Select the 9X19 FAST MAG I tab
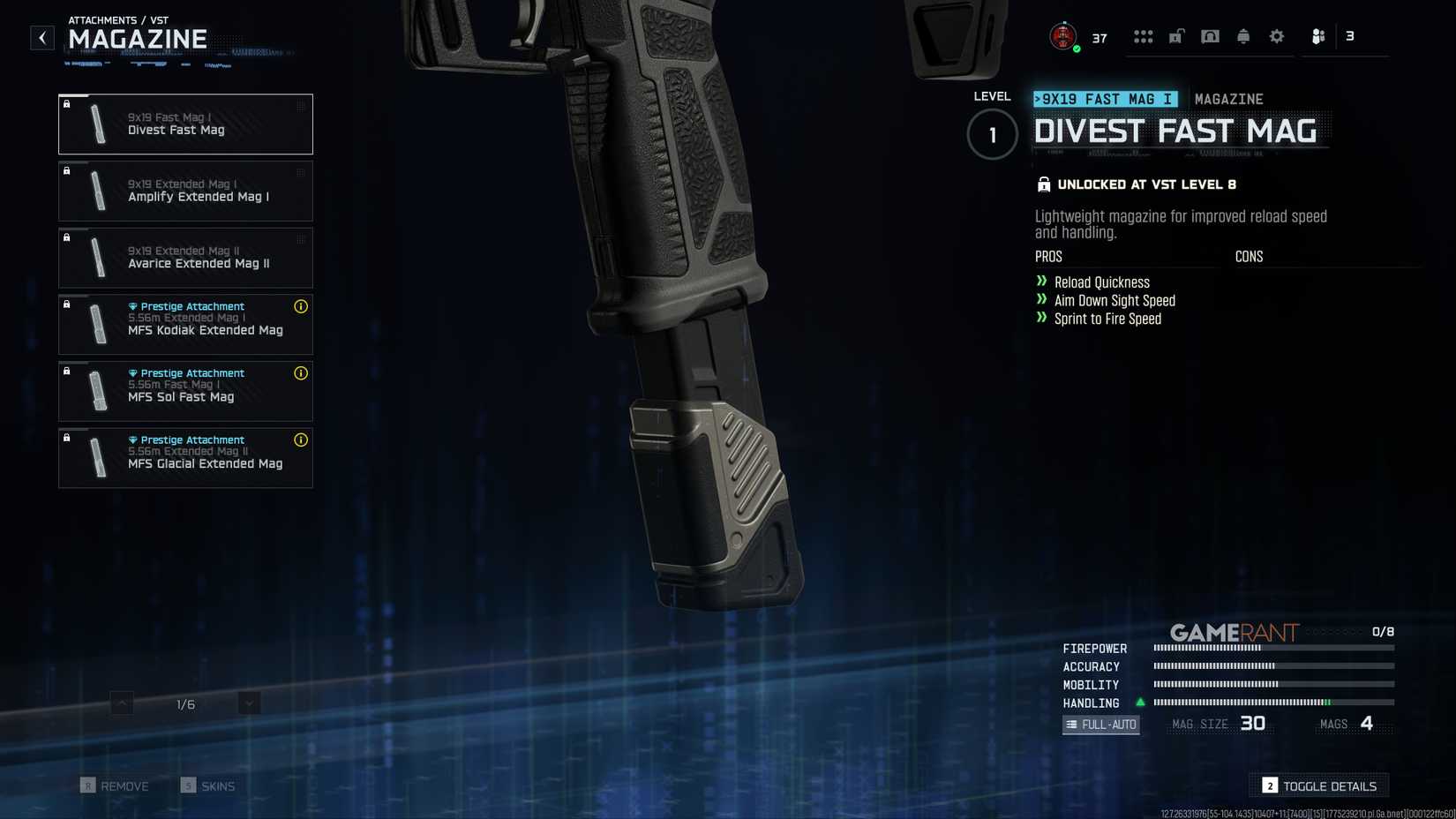This screenshot has height=819, width=1456. (1106, 99)
